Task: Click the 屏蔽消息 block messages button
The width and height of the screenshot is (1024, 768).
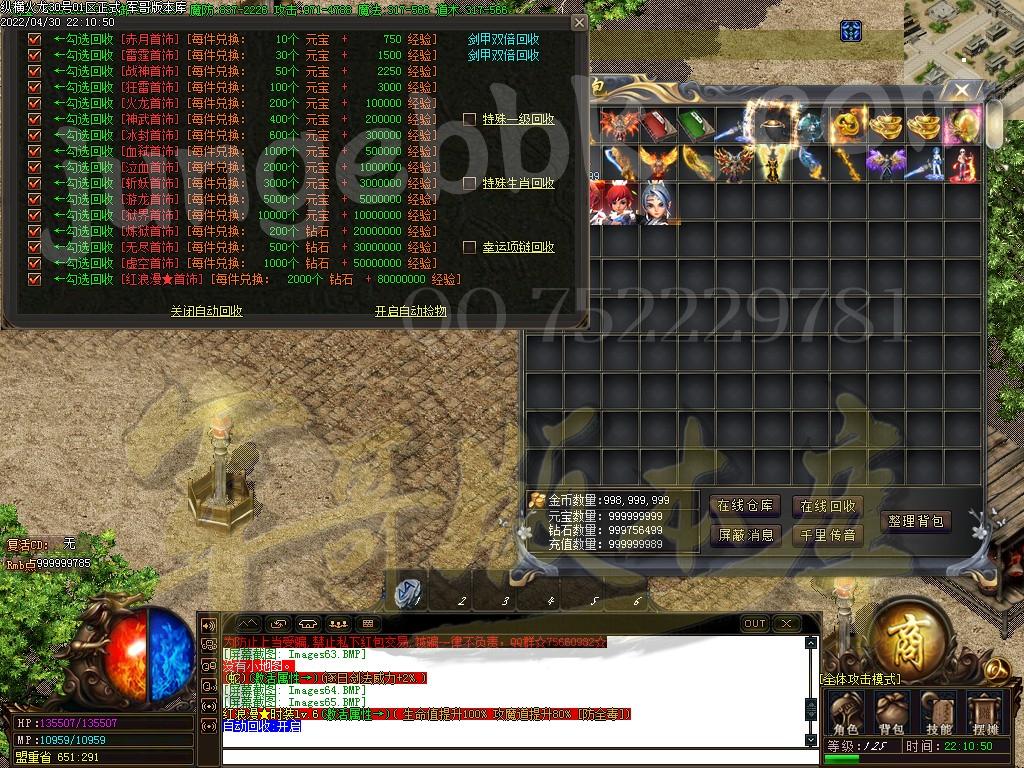Action: click(745, 535)
